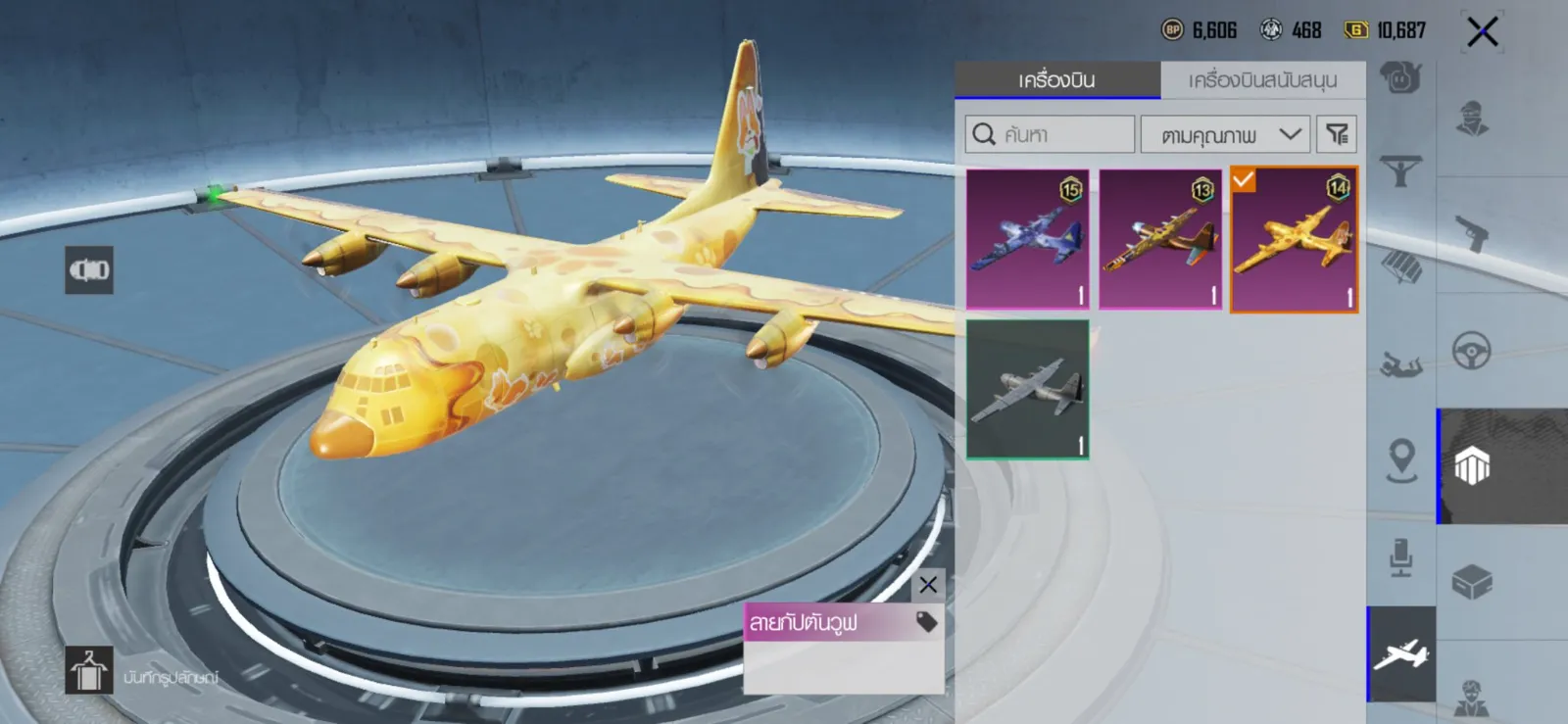Screen dimensions: 1568x724
Task: Open the pistol weapon skins category
Action: coord(1471,233)
